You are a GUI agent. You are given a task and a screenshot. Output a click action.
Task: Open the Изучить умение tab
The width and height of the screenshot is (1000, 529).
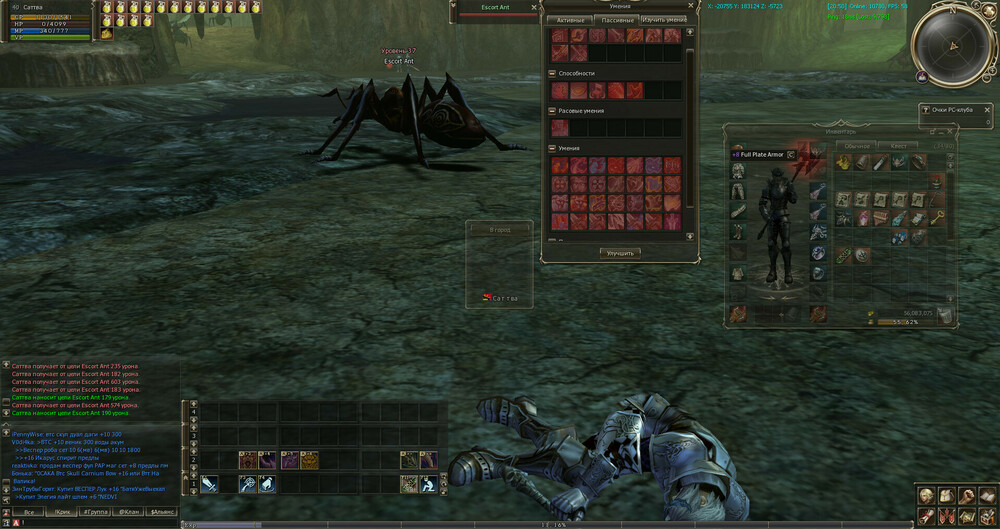[x=663, y=20]
